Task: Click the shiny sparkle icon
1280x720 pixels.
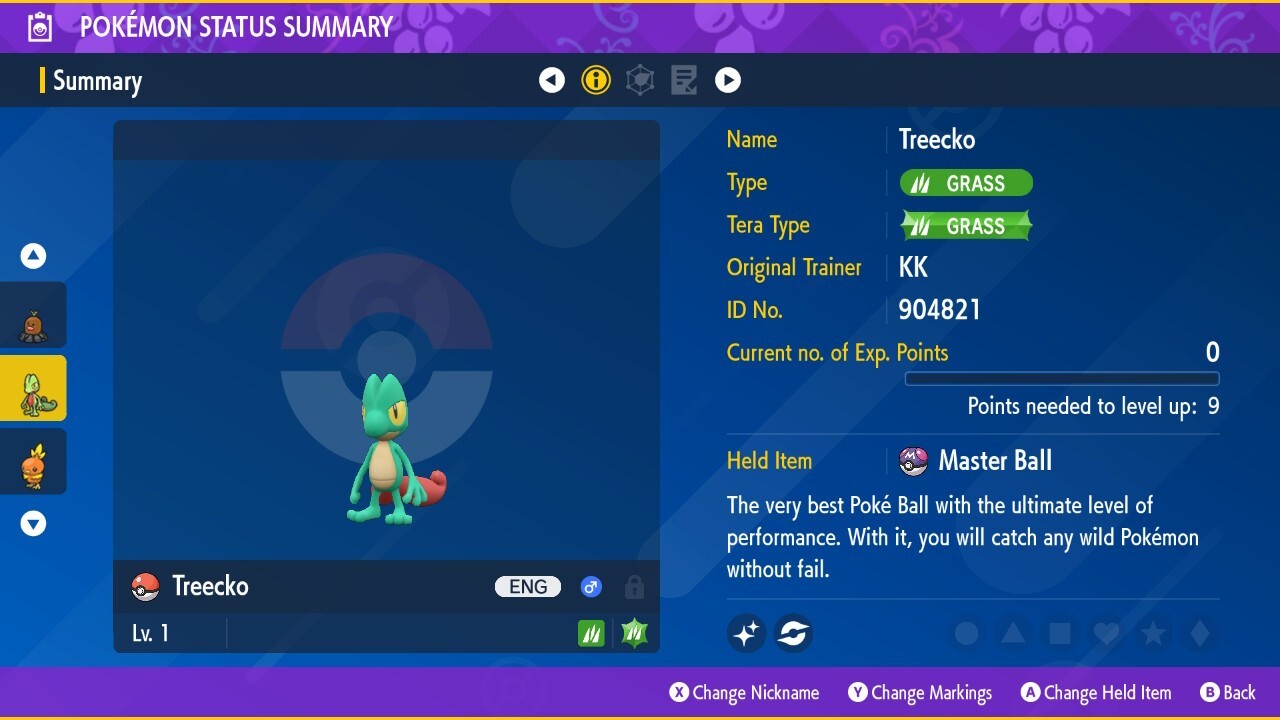Action: pyautogui.click(x=746, y=633)
